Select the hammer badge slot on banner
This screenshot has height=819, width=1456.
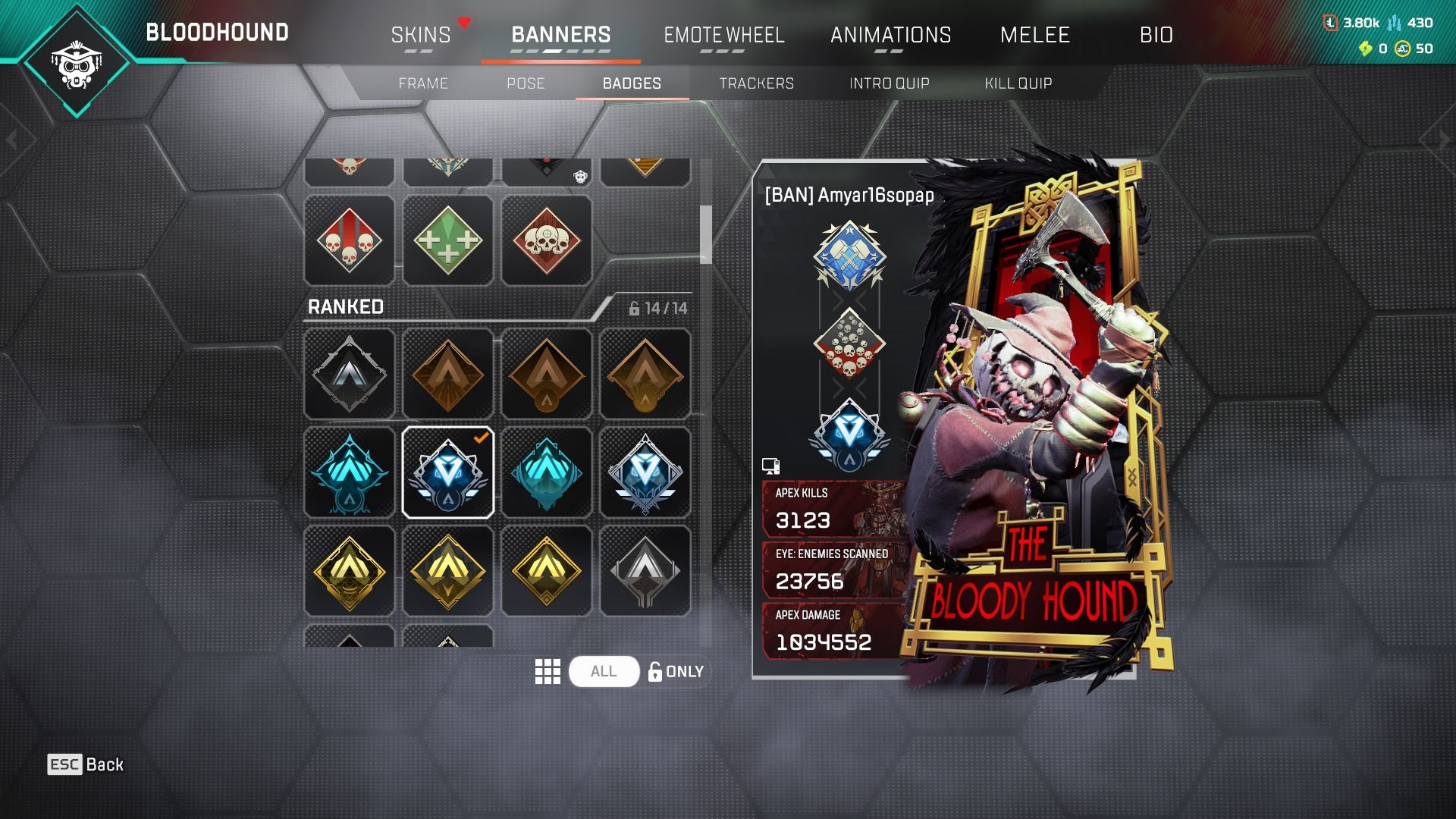[849, 256]
